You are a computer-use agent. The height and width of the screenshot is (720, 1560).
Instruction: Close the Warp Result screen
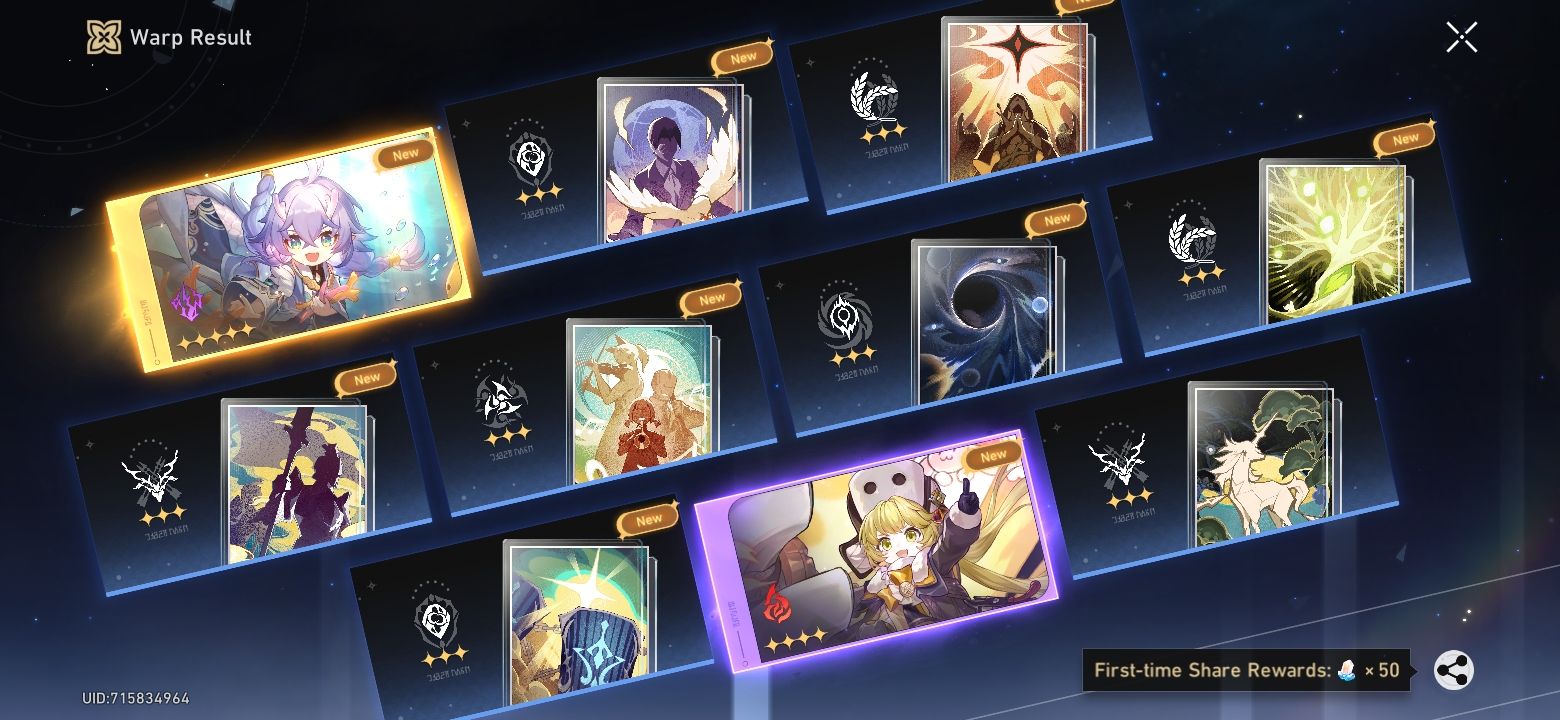pos(1461,37)
